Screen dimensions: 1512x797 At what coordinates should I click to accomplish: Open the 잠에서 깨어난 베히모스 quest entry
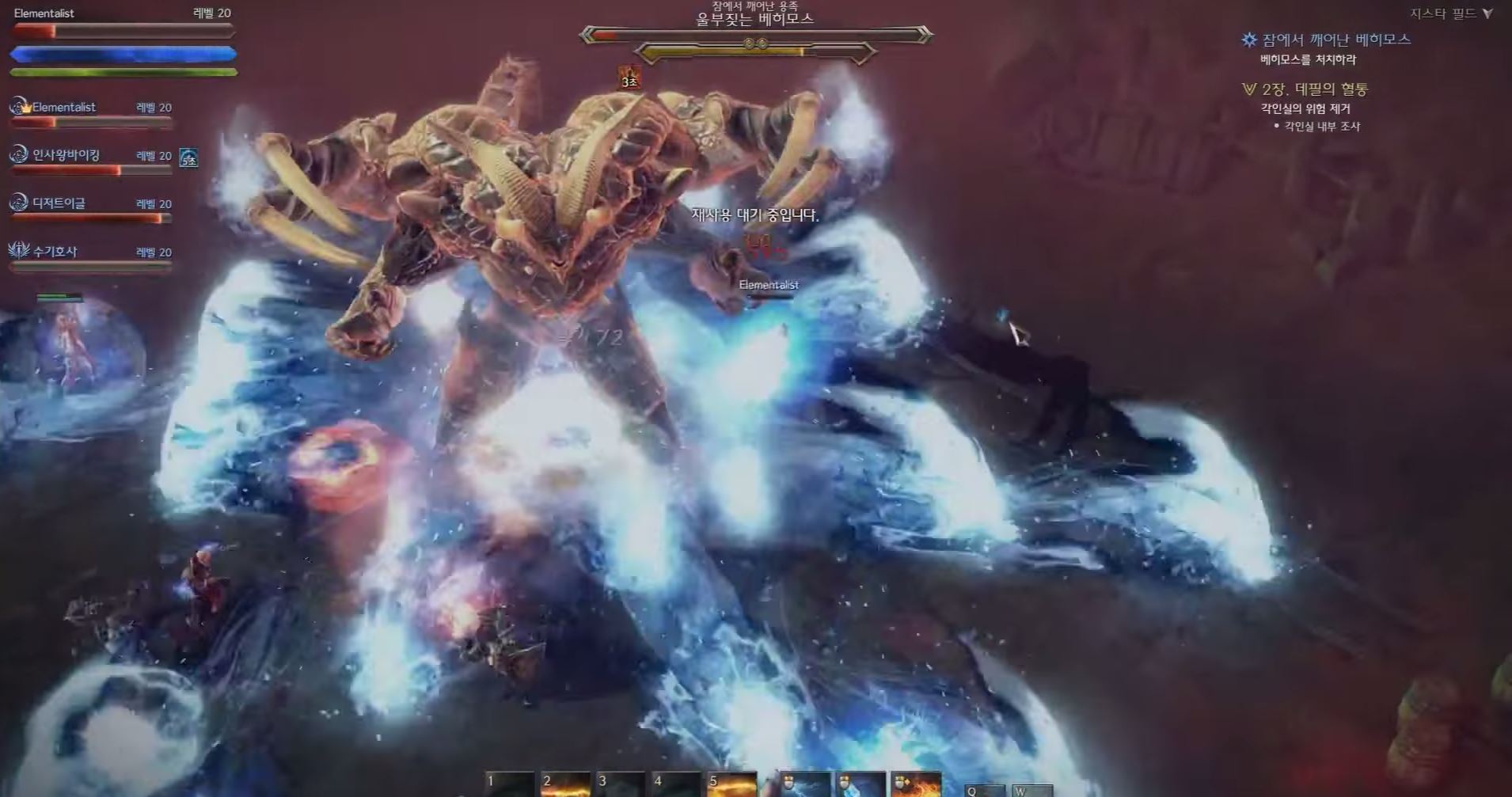point(1335,40)
